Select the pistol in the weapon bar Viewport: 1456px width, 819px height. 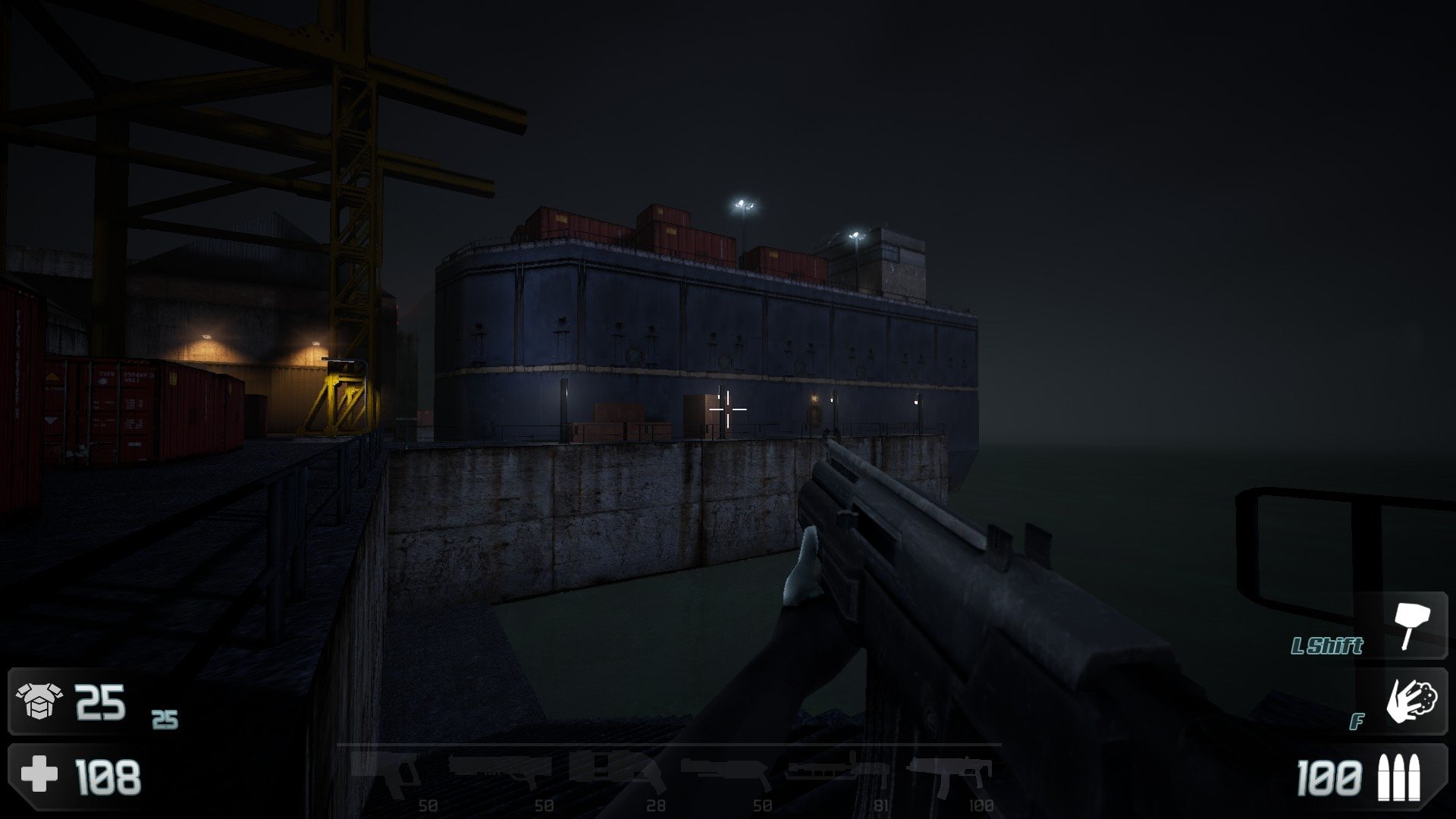(387, 772)
